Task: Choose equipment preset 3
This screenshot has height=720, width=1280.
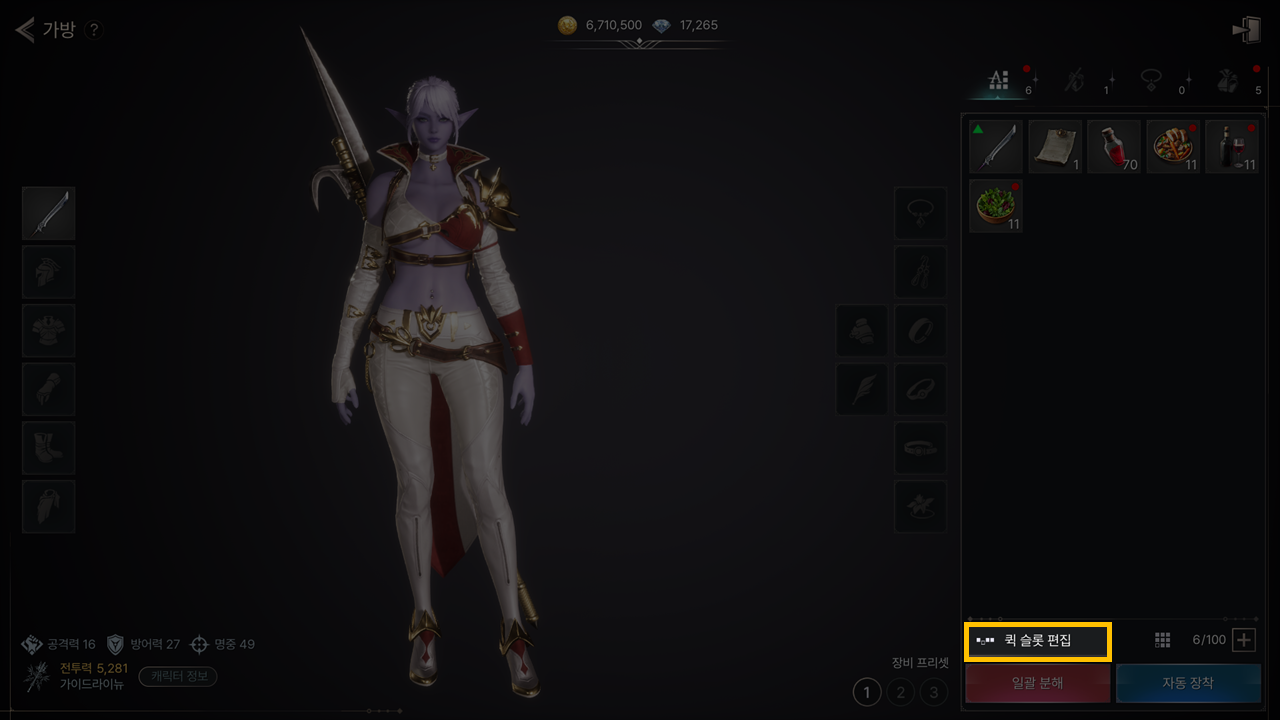Action: pos(934,691)
